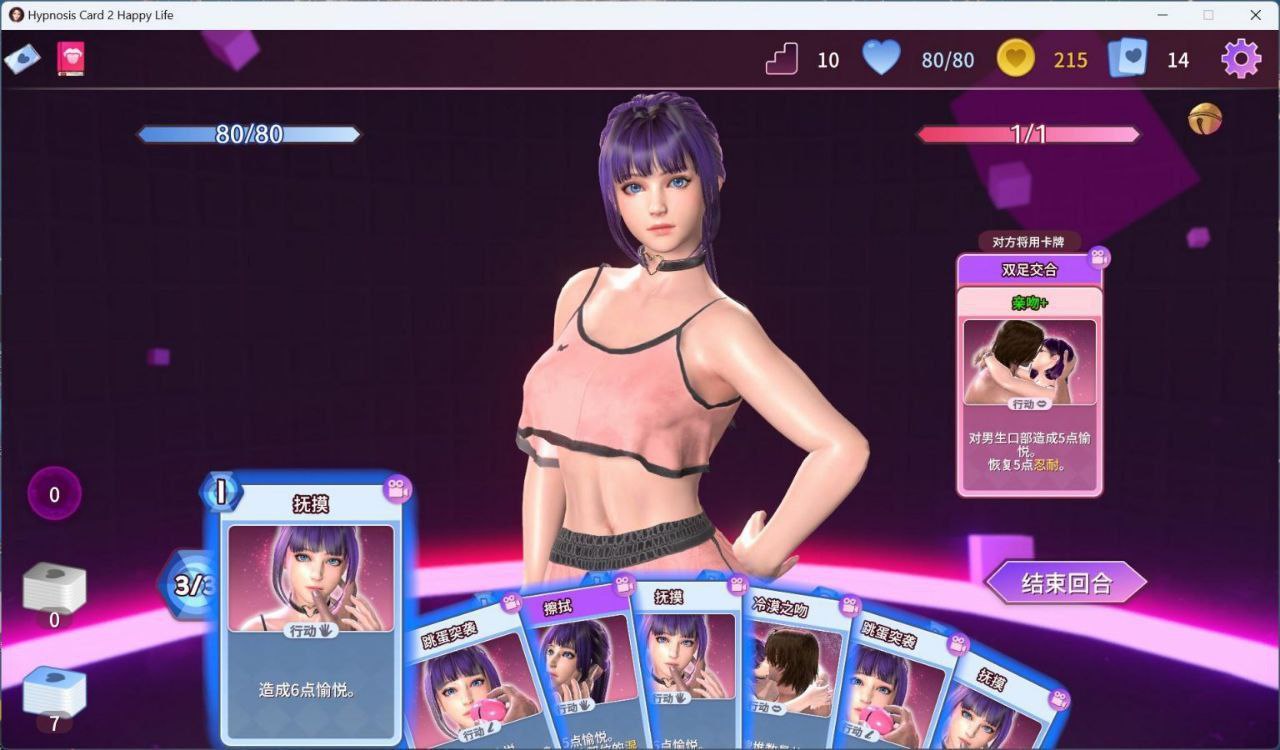This screenshot has width=1280, height=750.
Task: Open the card deck album icon top-left
Action: click(24, 58)
